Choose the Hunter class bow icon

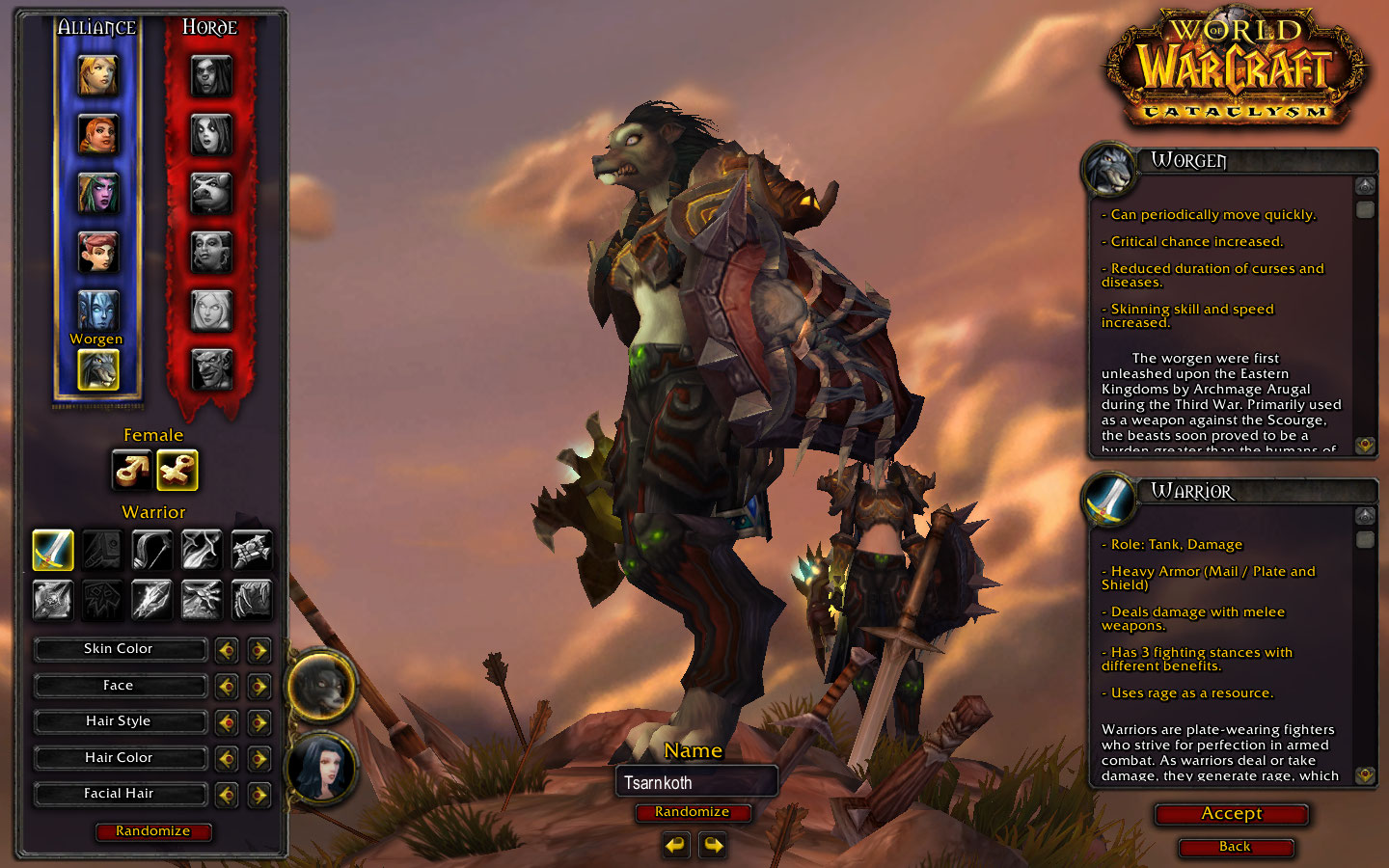tap(151, 550)
